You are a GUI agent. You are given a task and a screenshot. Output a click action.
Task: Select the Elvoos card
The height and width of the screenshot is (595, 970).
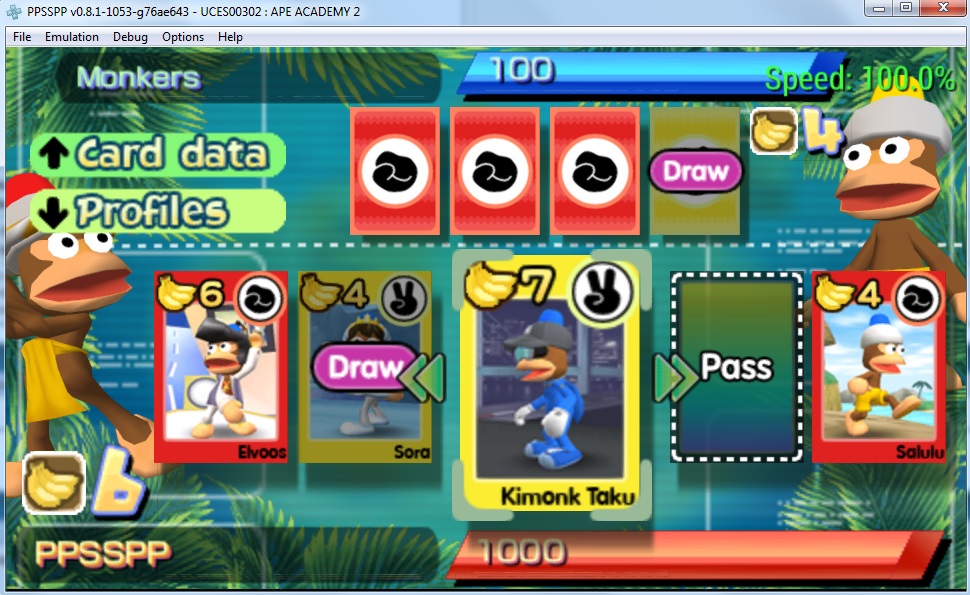click(222, 366)
